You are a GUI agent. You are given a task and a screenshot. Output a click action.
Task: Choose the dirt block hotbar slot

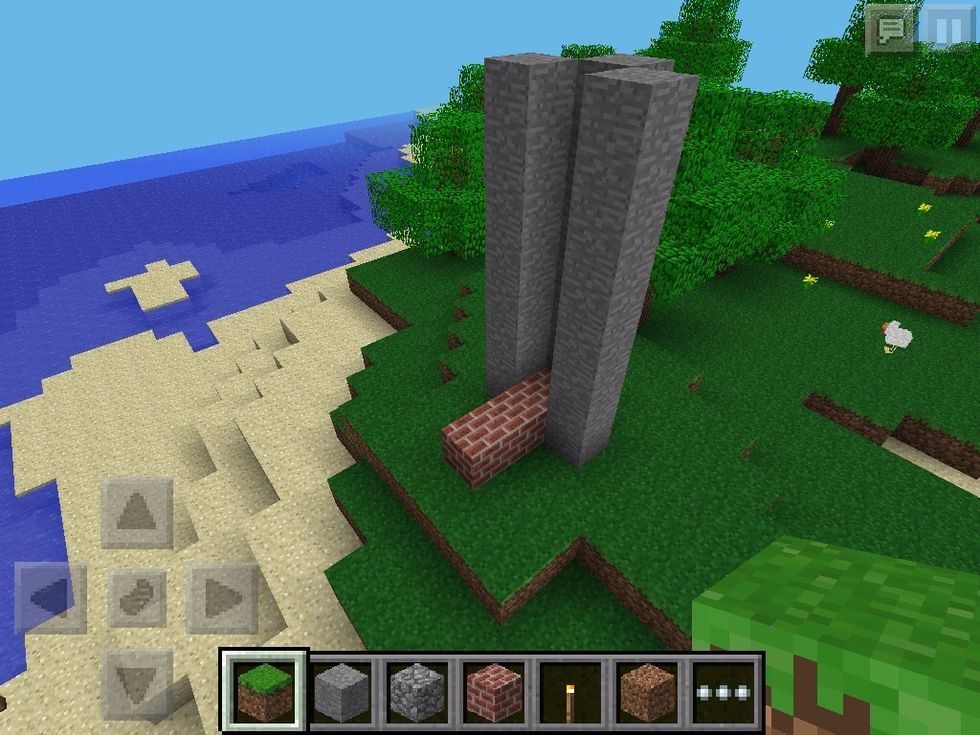(x=647, y=691)
